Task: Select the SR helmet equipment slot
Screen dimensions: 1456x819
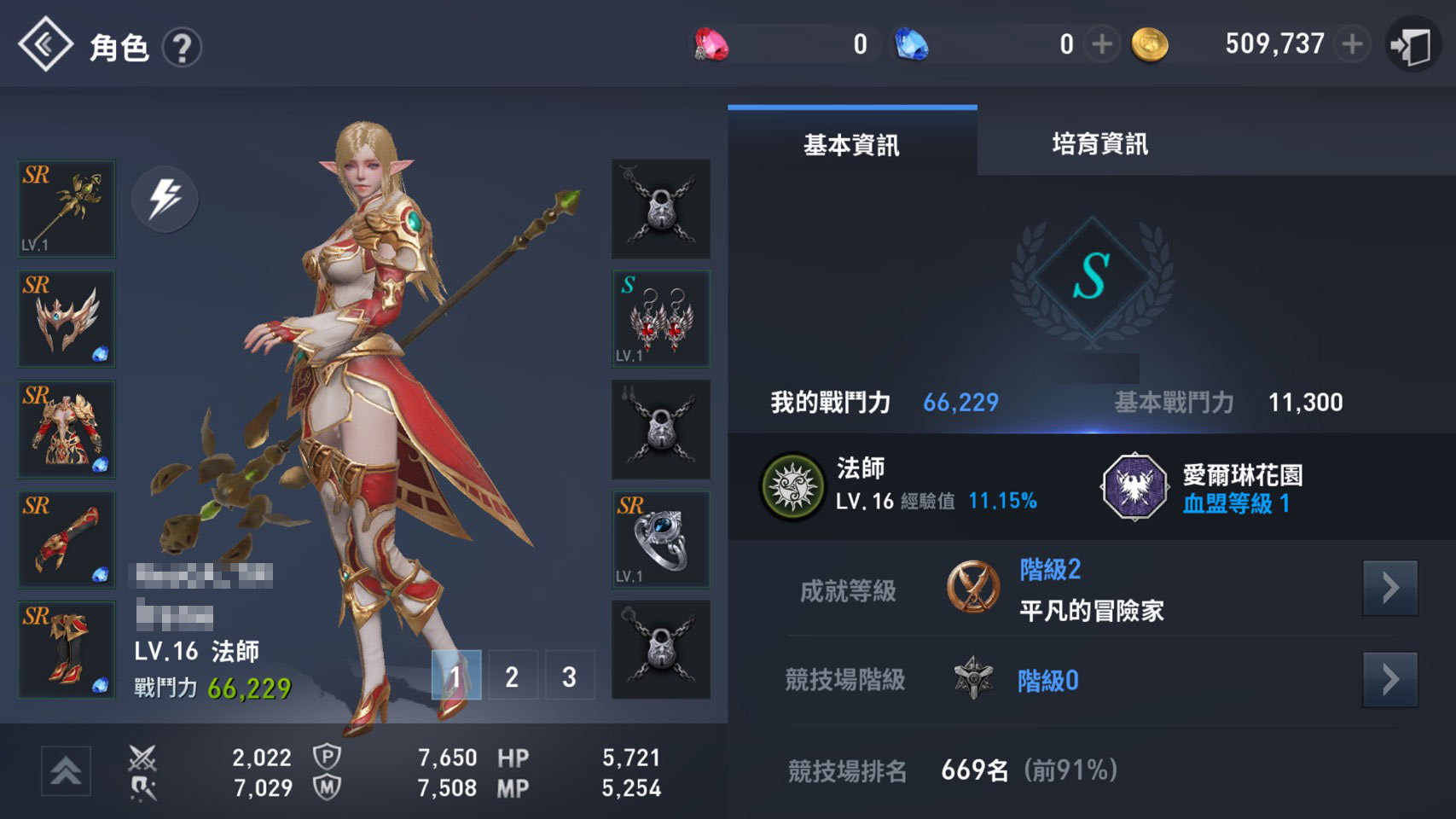Action: 67,319
